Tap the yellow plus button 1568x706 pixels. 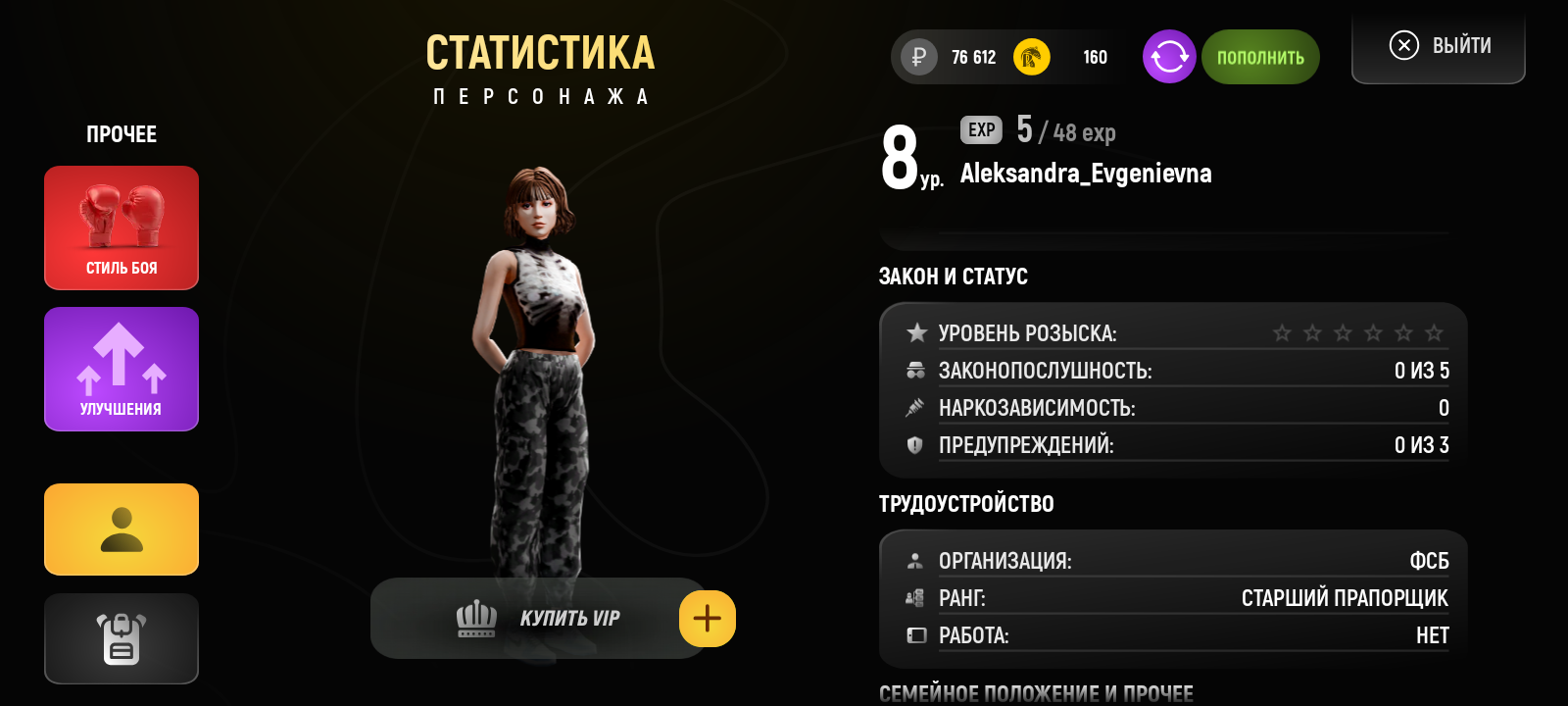[708, 619]
